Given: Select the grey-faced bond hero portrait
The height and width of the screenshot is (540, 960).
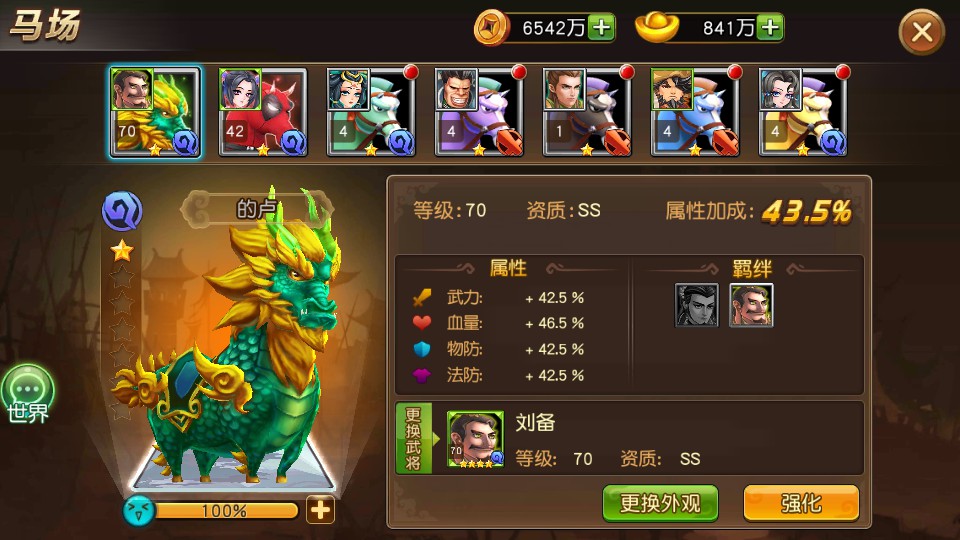Looking at the screenshot, I should coord(696,305).
